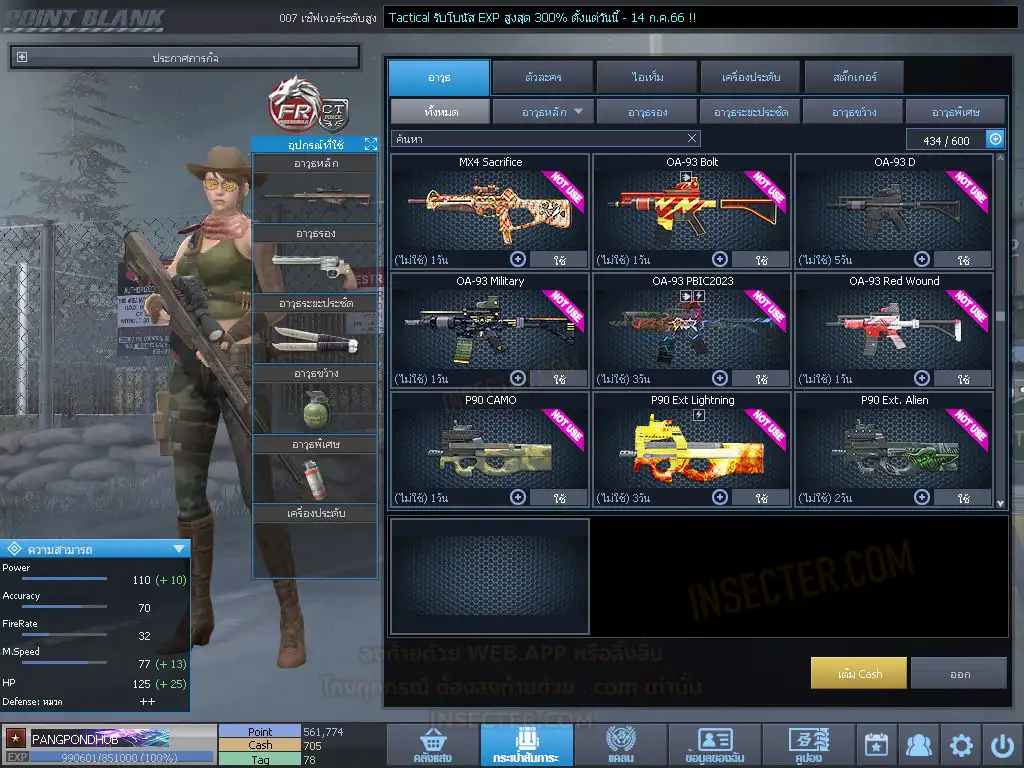Select the เครื่องประดับ accessories tab
The image size is (1024, 768).
pos(750,77)
